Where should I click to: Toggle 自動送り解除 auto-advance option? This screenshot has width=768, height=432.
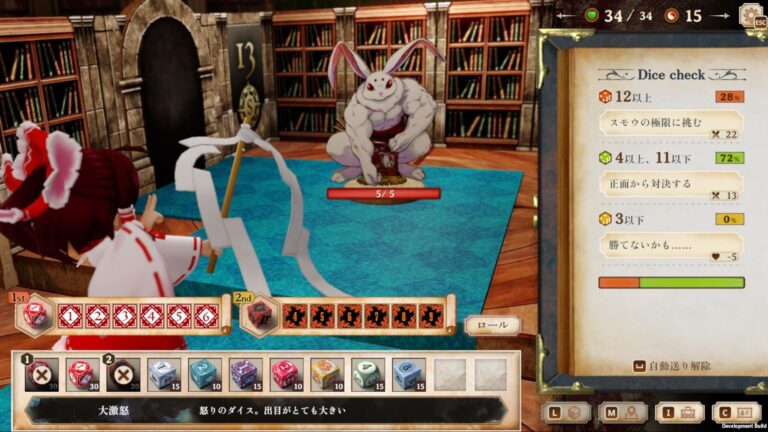[671, 366]
